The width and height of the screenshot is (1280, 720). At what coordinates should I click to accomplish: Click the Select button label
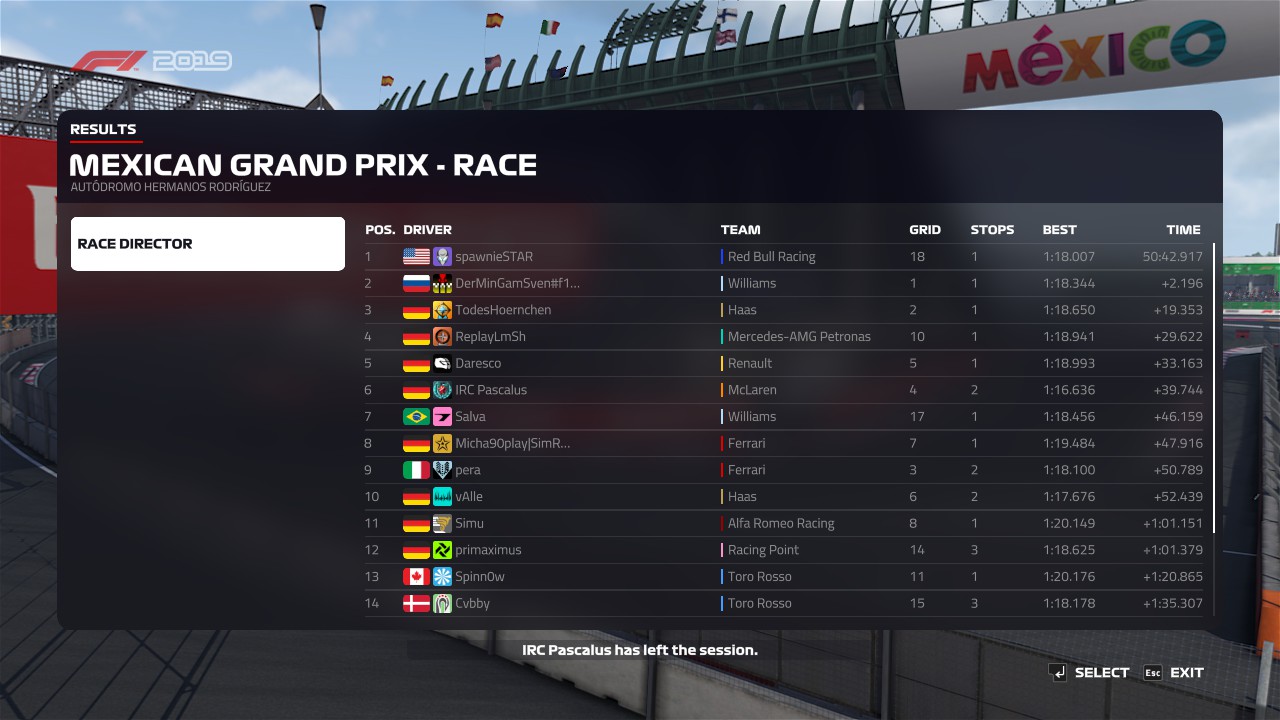1101,673
